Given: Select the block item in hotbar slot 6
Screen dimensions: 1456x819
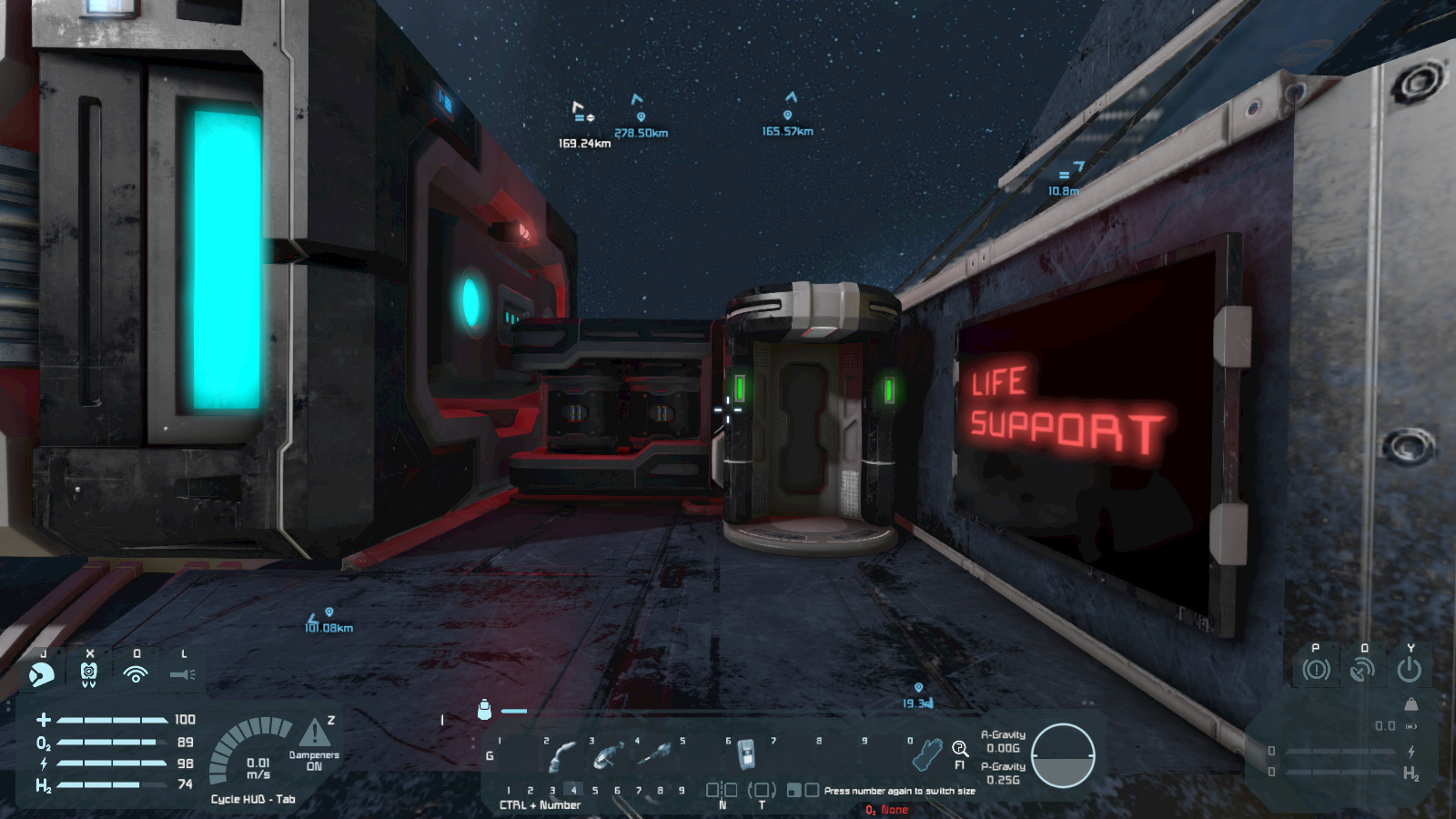Looking at the screenshot, I should [746, 753].
